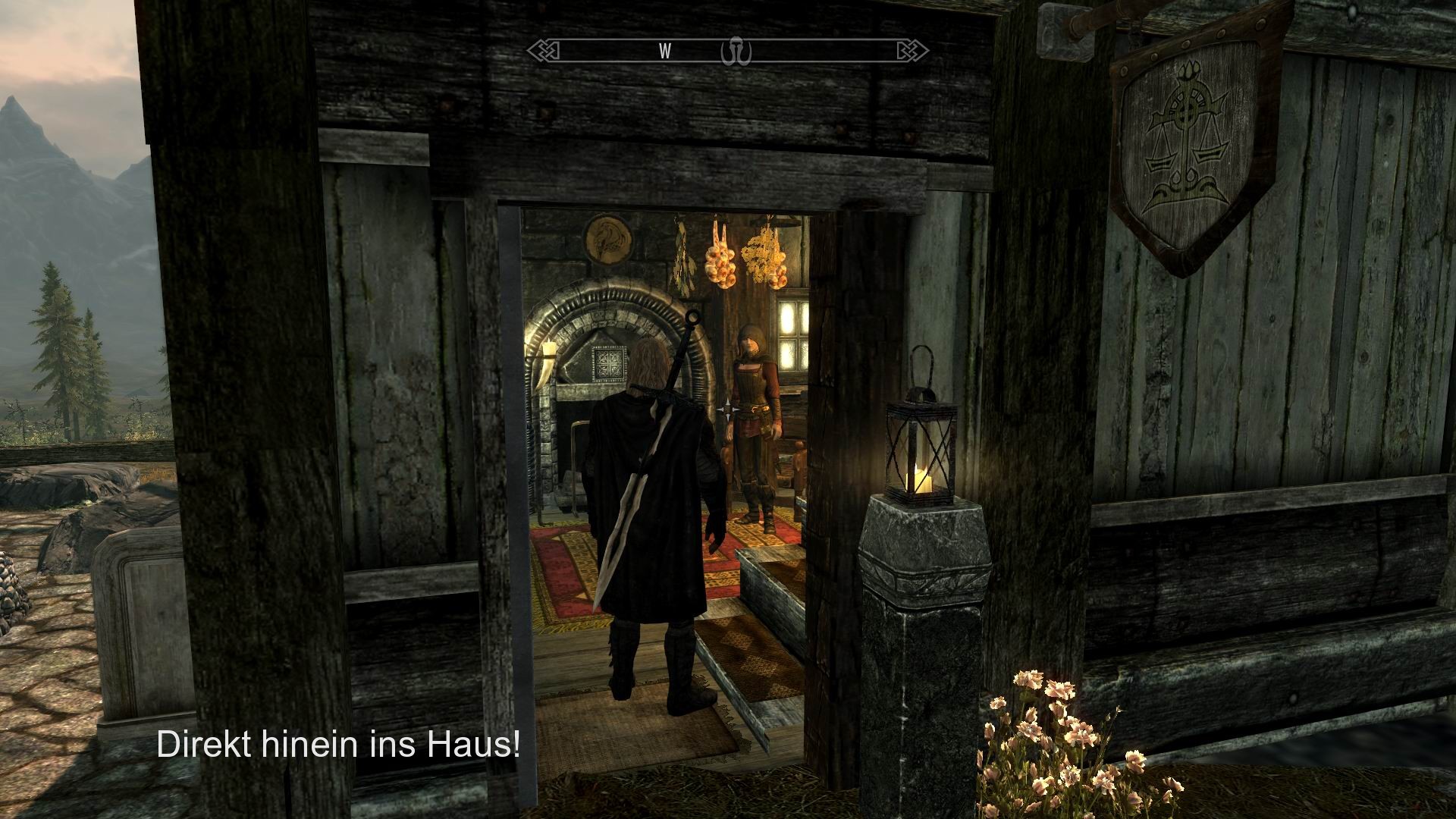The width and height of the screenshot is (1456, 819).
Task: Click the 'W' direction marker on the compass
Action: click(664, 52)
